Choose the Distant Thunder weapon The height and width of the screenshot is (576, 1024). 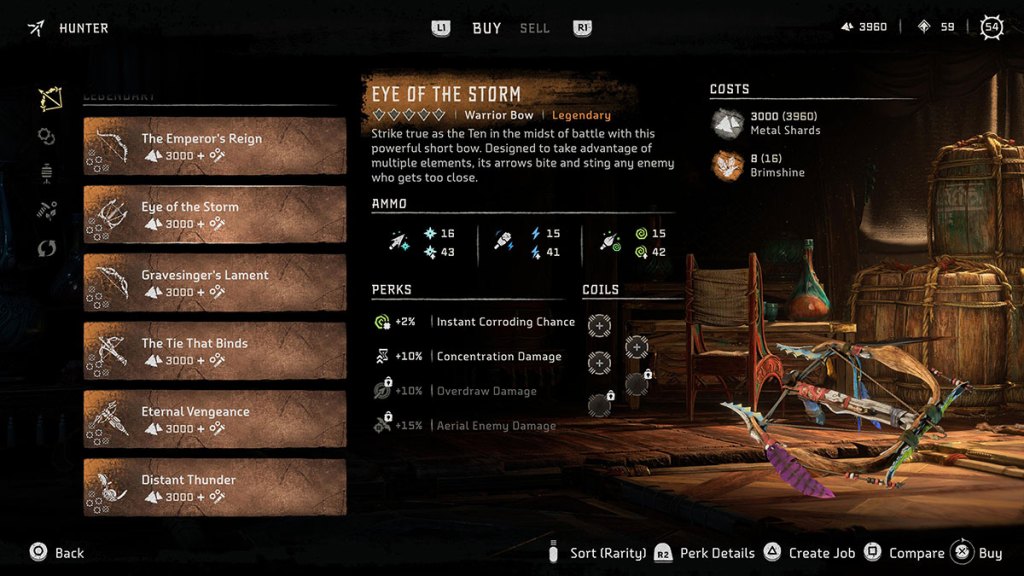(214, 487)
